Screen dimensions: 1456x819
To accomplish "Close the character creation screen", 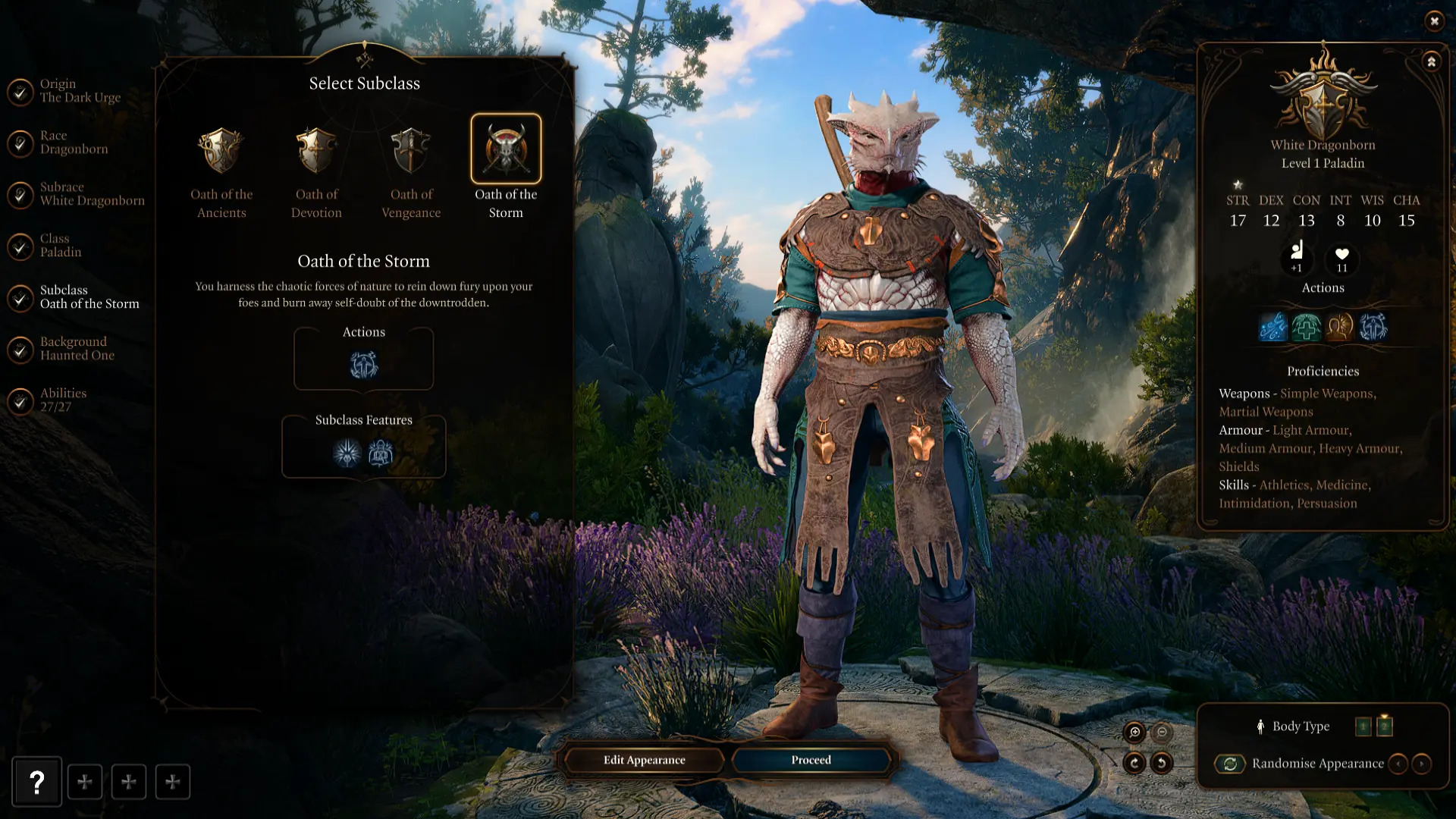I will tap(1434, 21).
